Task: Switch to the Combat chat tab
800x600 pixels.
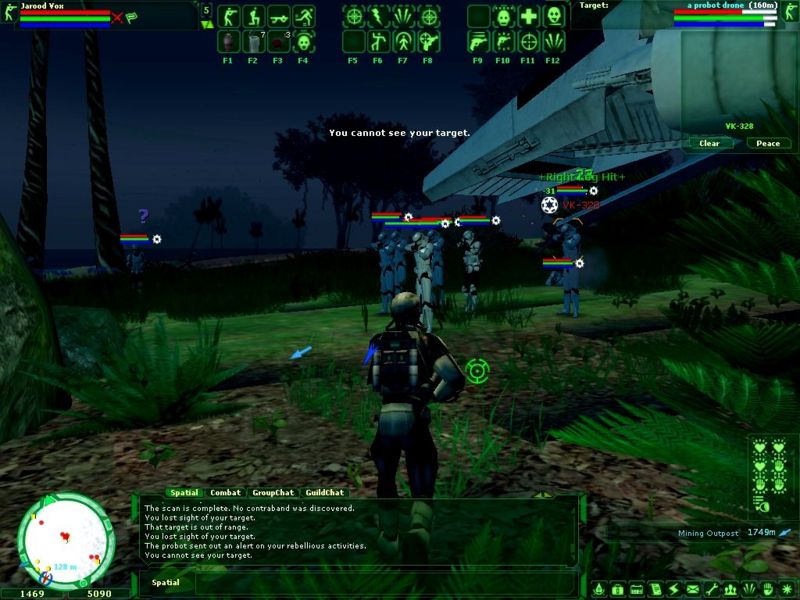Action: (225, 492)
